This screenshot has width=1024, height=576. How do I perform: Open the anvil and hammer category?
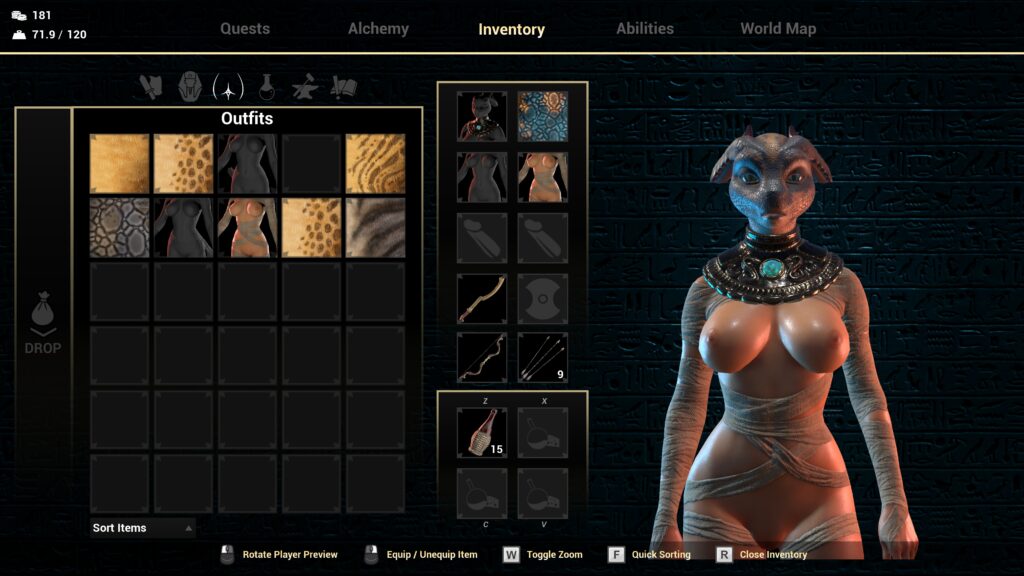[305, 88]
